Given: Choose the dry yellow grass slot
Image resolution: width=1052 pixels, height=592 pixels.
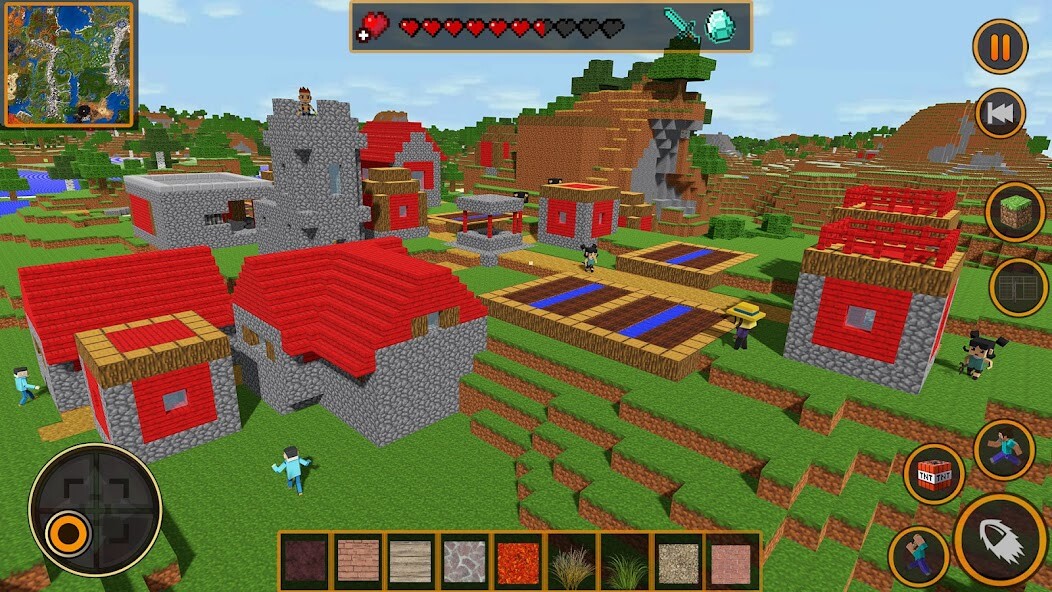Looking at the screenshot, I should click(x=571, y=560).
